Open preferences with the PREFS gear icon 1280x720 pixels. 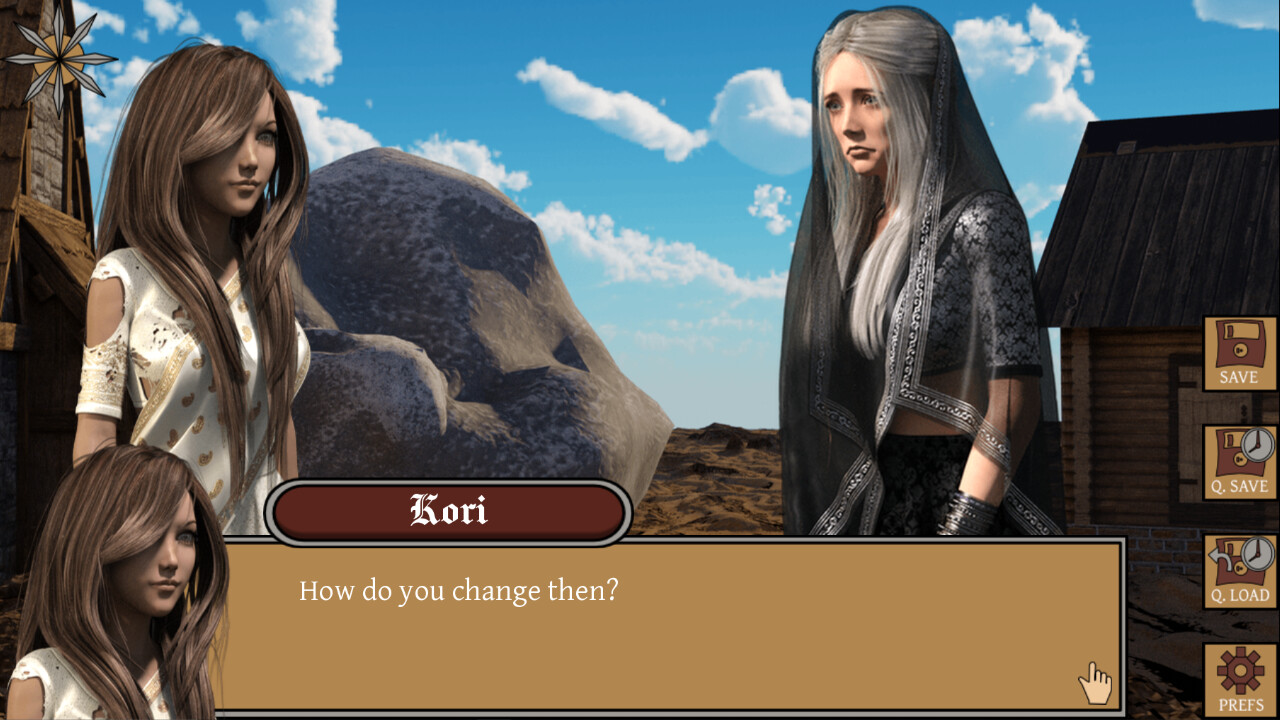(x=1239, y=680)
